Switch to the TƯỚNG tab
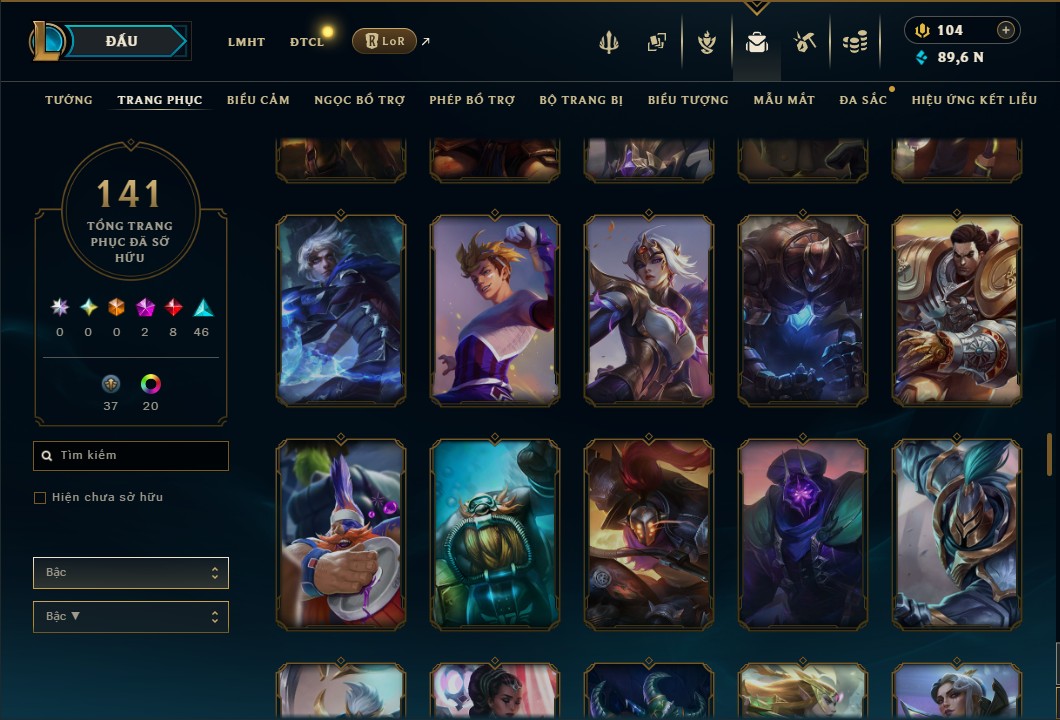This screenshot has height=720, width=1060. tap(69, 100)
